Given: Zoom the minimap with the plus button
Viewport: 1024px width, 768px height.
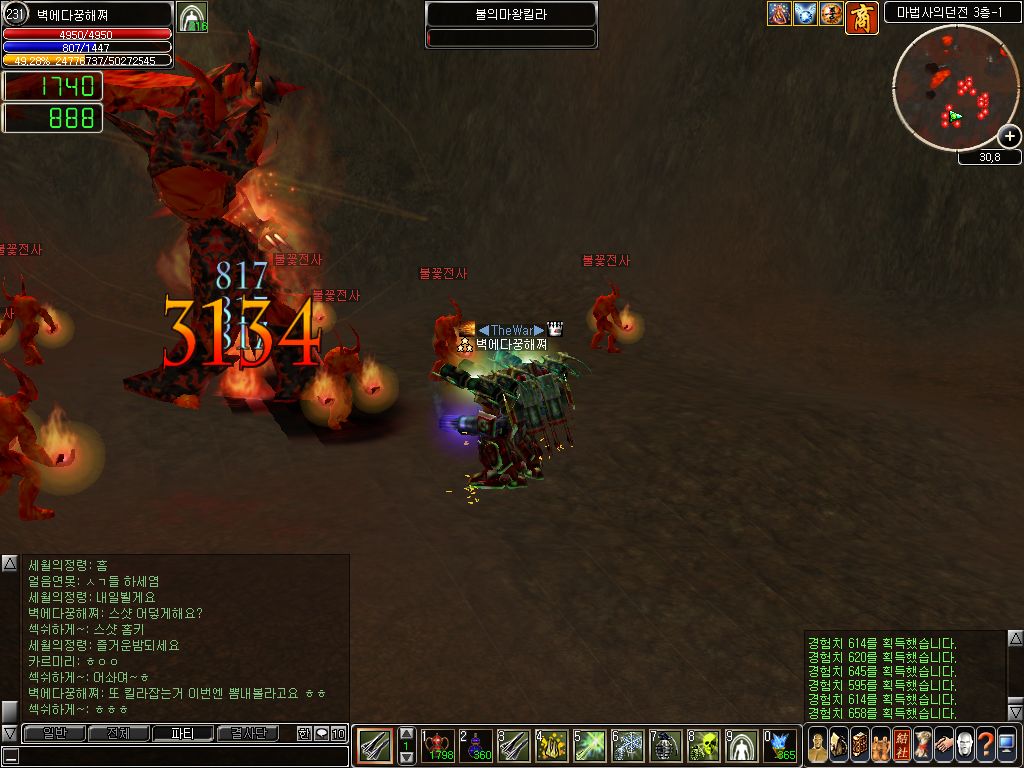Looking at the screenshot, I should (1010, 136).
